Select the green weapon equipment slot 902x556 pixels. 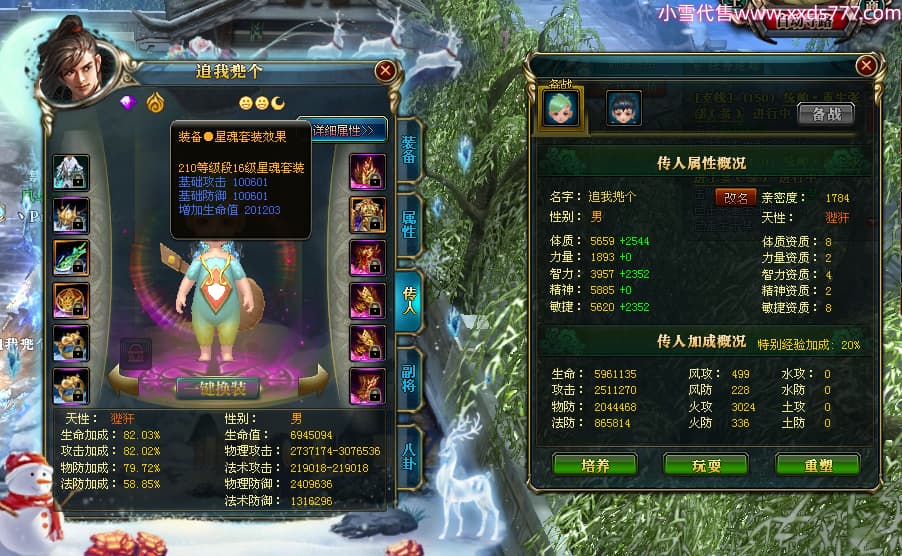[x=71, y=258]
